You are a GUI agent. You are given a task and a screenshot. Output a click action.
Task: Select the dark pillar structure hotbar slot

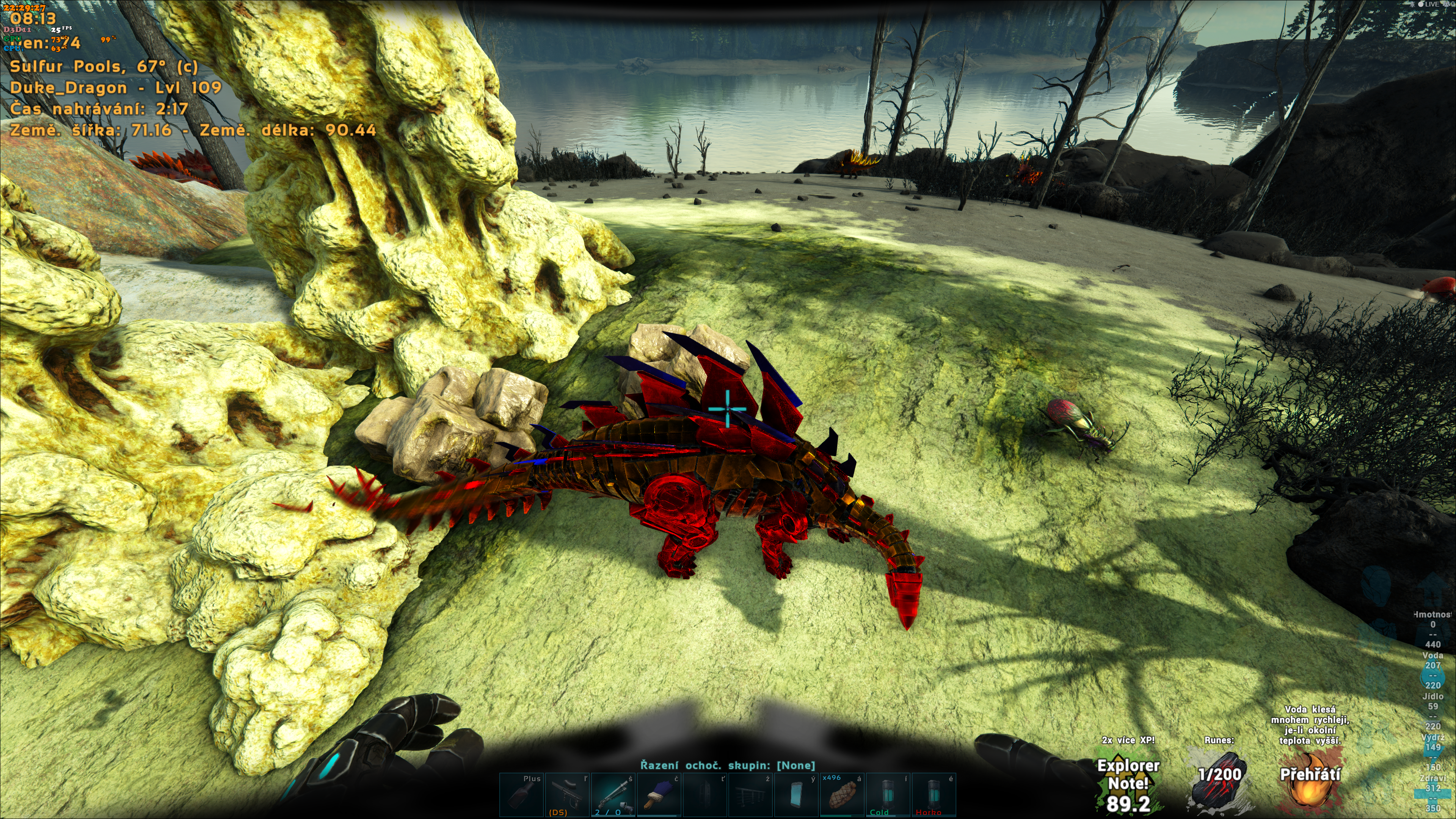tap(704, 795)
